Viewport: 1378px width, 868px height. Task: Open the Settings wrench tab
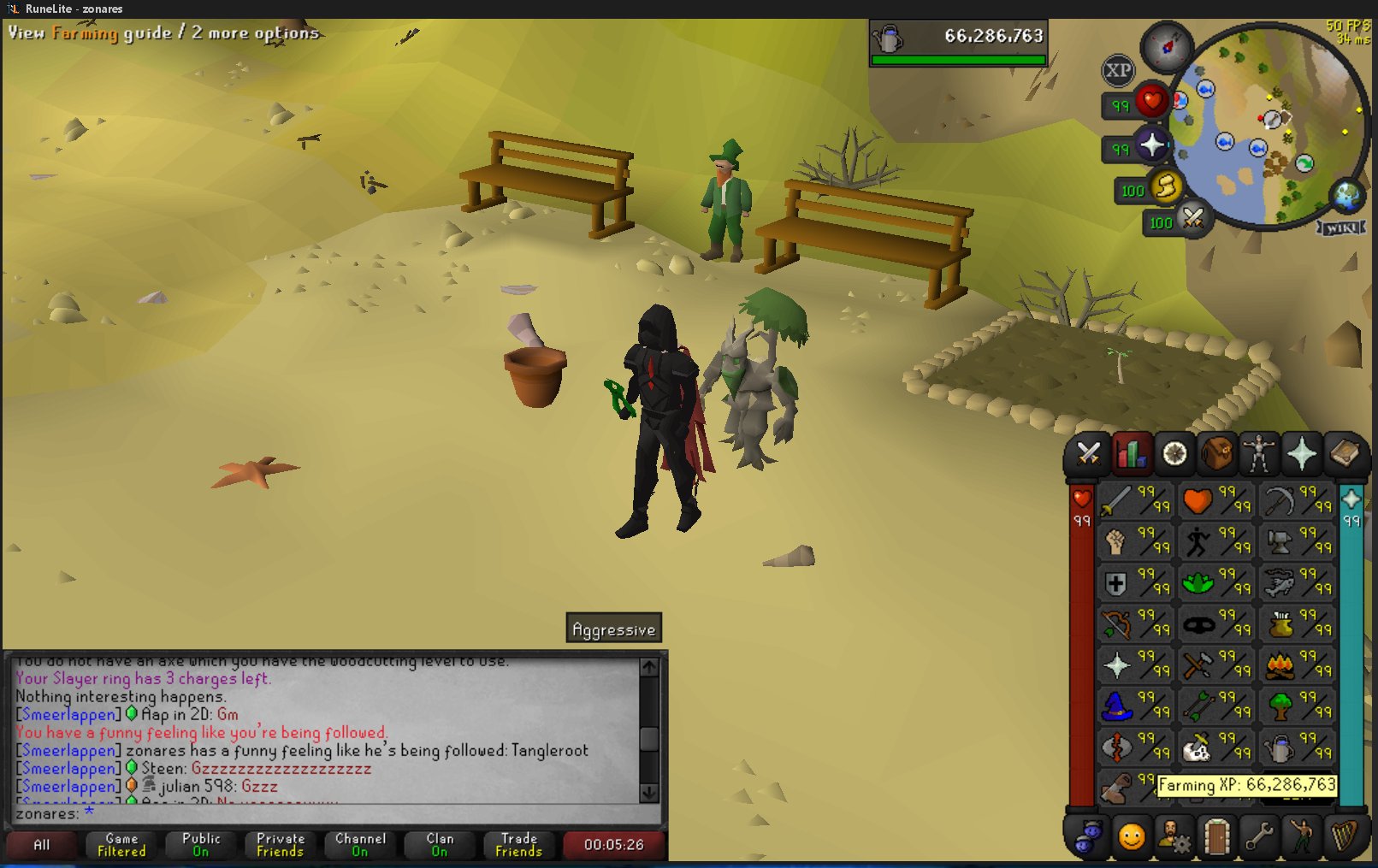(1262, 836)
